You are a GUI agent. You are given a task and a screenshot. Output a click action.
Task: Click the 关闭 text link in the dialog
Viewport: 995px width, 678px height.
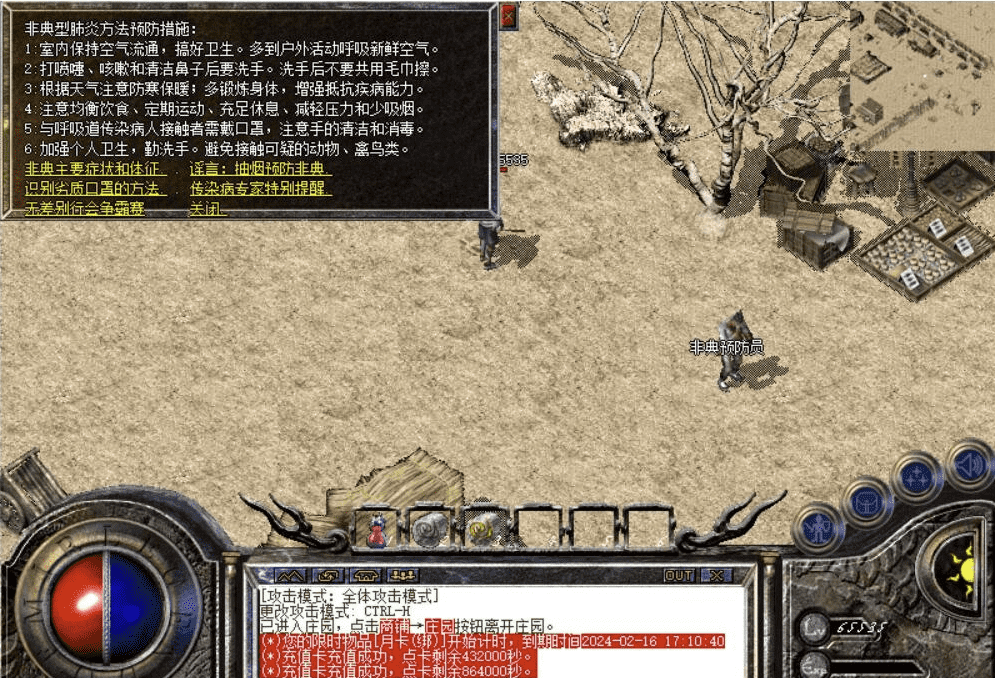click(x=208, y=209)
